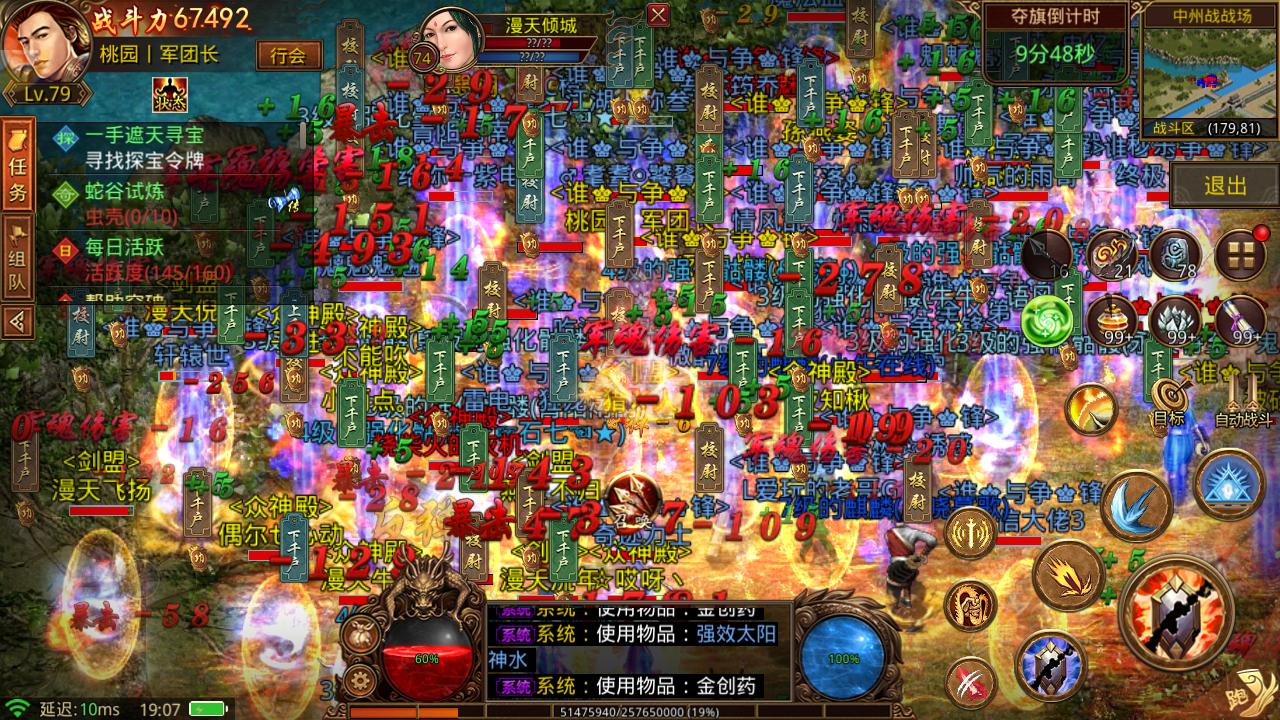Click the grid icon with red notification dot
This screenshot has height=720, width=1280.
click(1240, 252)
